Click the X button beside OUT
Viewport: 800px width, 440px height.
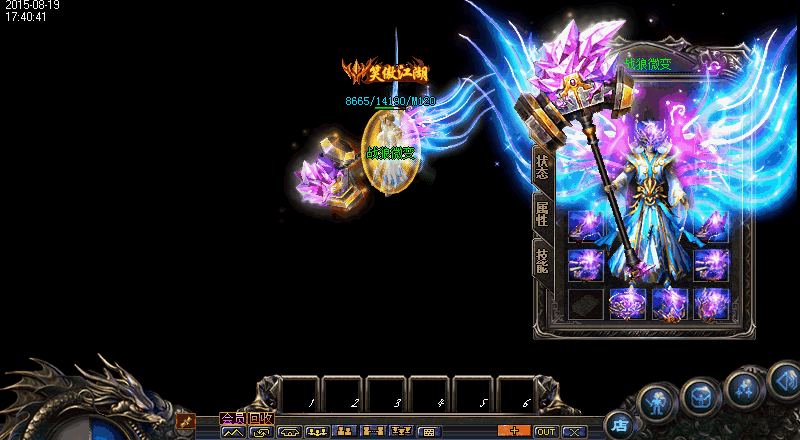pos(573,432)
